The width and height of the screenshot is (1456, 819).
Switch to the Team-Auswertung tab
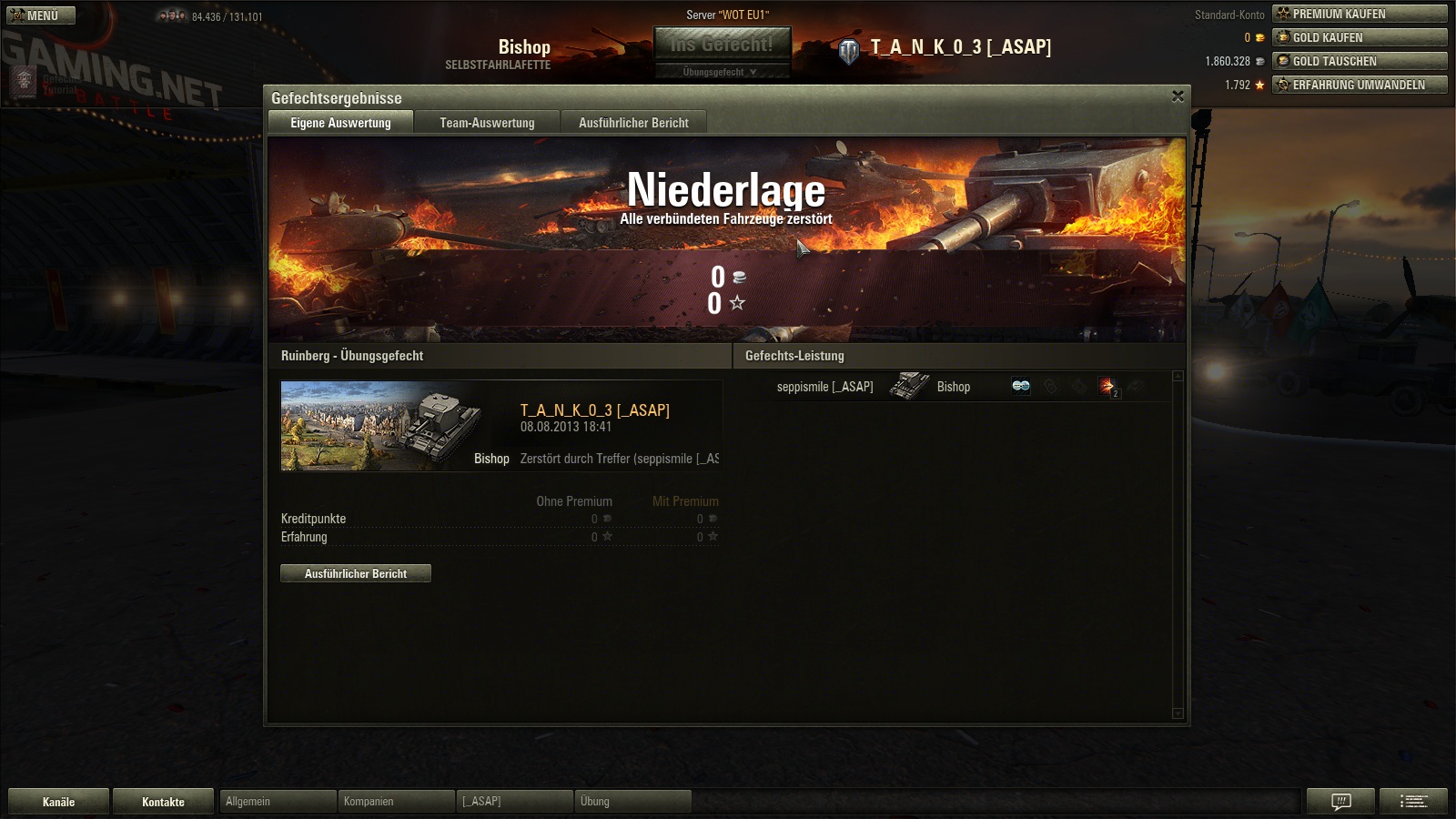pos(487,123)
